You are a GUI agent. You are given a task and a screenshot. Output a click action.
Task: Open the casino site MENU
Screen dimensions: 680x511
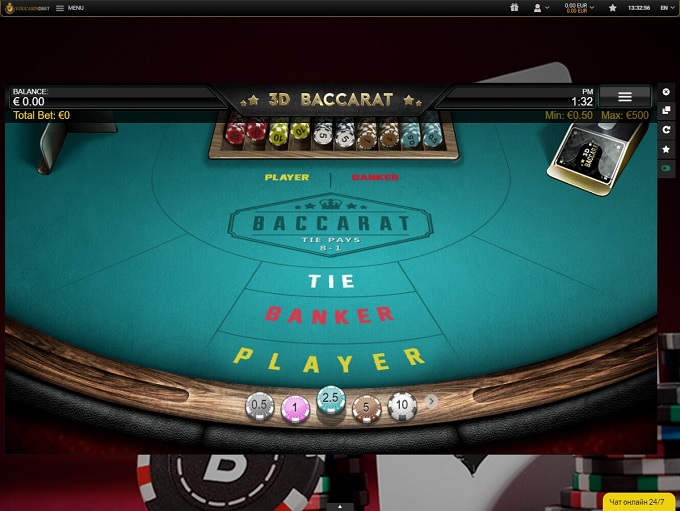click(70, 8)
